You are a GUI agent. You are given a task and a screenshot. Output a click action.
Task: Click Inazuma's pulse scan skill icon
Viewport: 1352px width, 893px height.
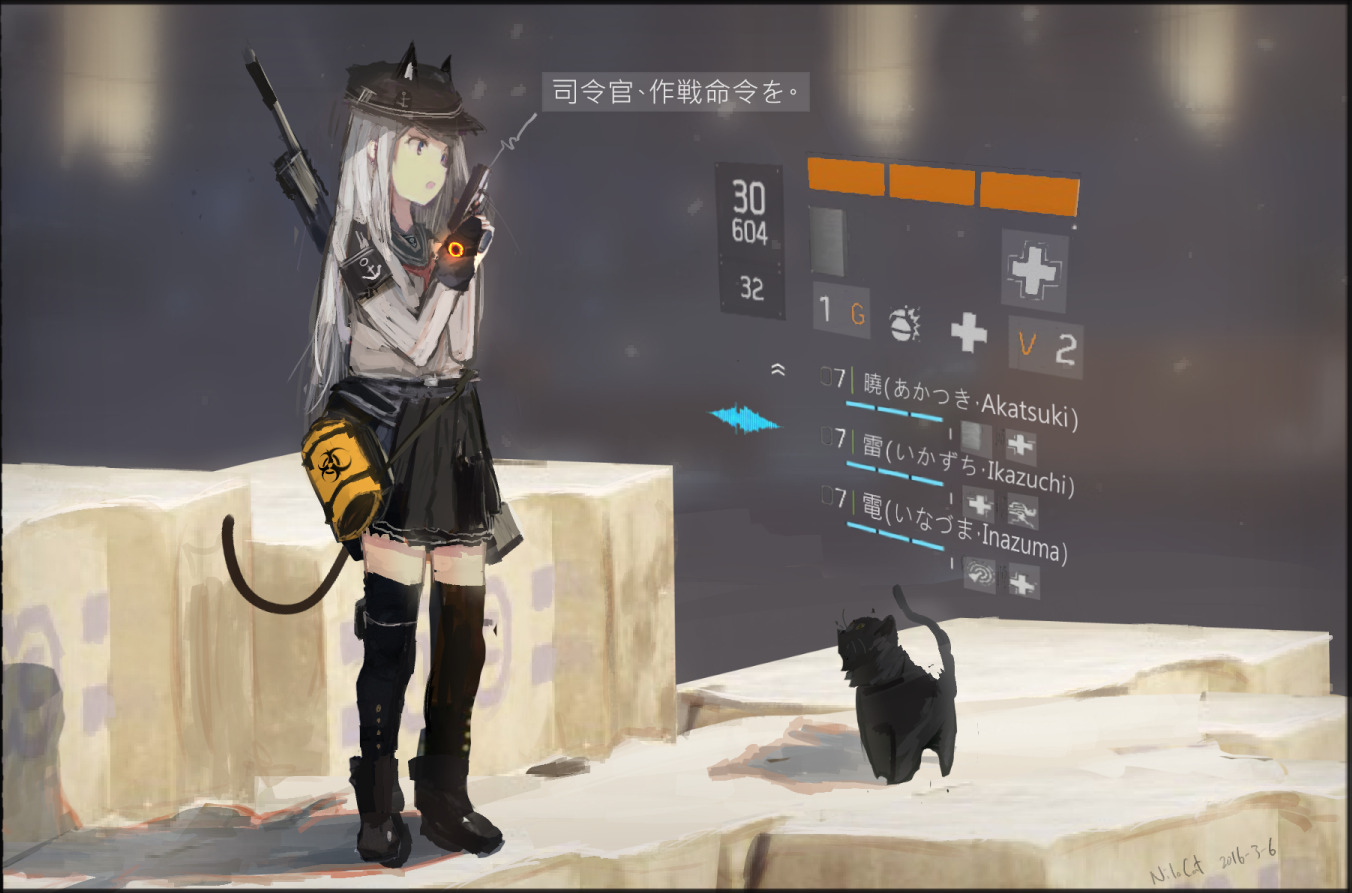point(980,575)
